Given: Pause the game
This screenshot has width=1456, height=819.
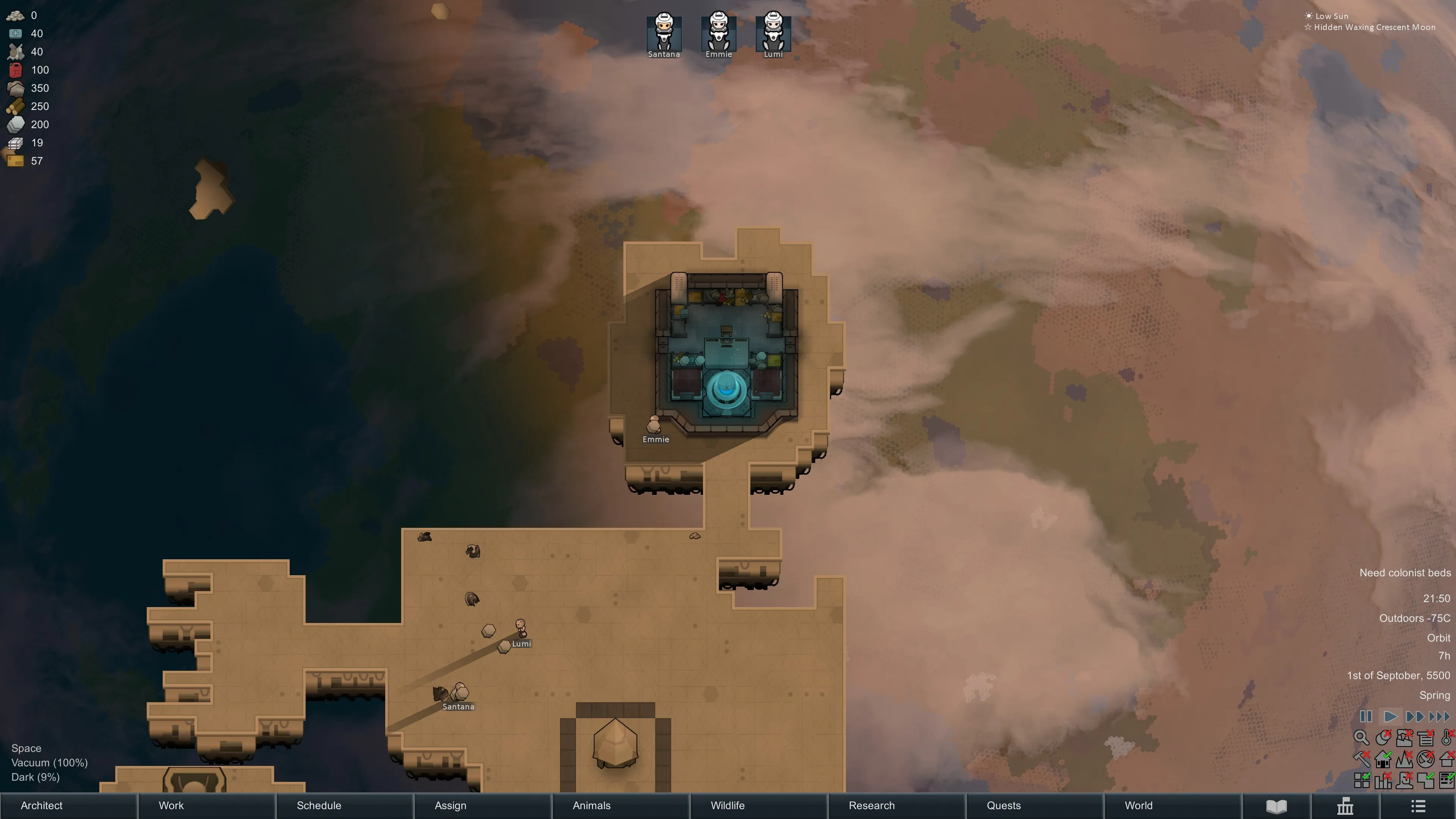Looking at the screenshot, I should [x=1365, y=717].
